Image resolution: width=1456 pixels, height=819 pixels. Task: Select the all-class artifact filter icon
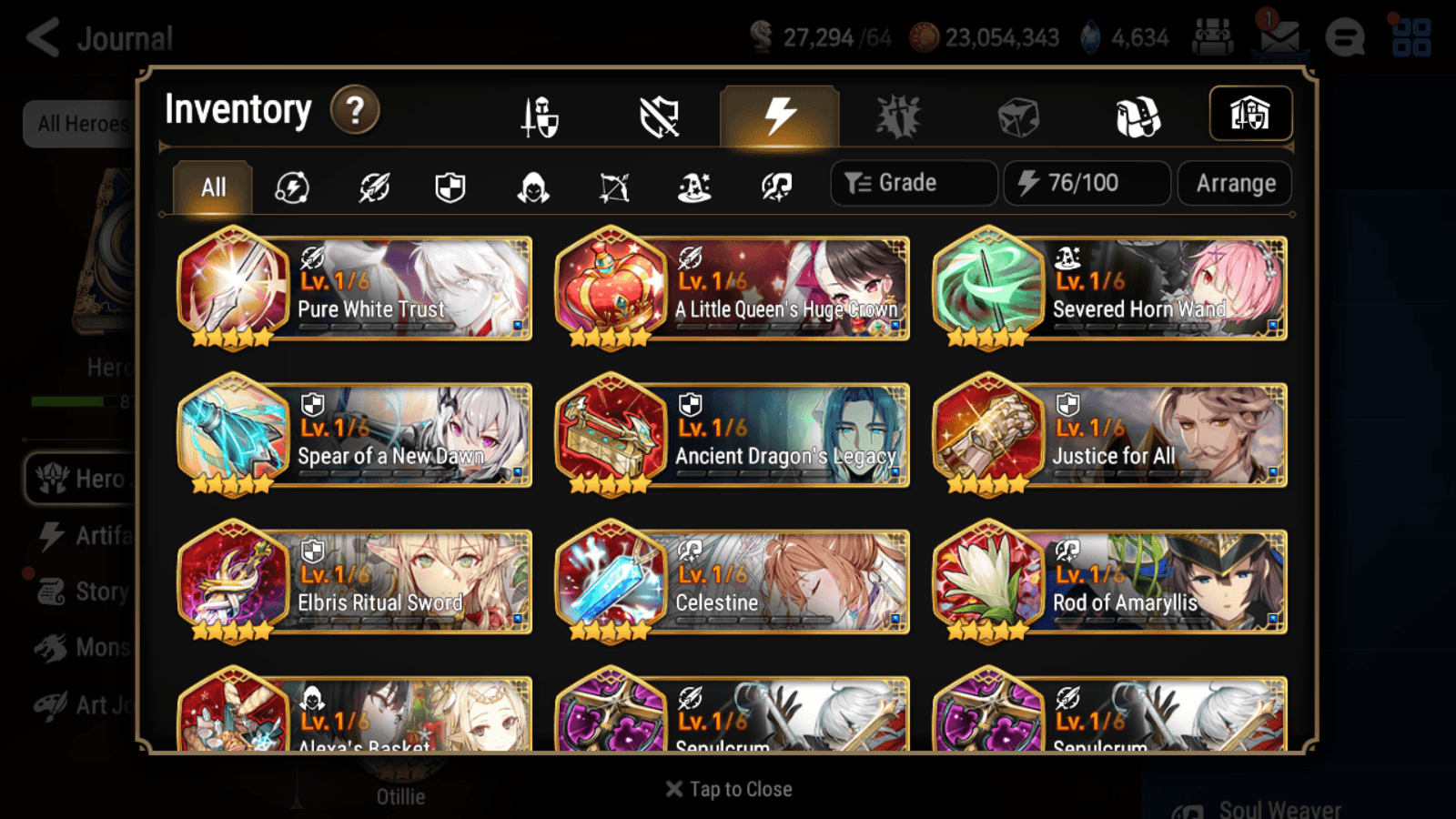tap(291, 187)
